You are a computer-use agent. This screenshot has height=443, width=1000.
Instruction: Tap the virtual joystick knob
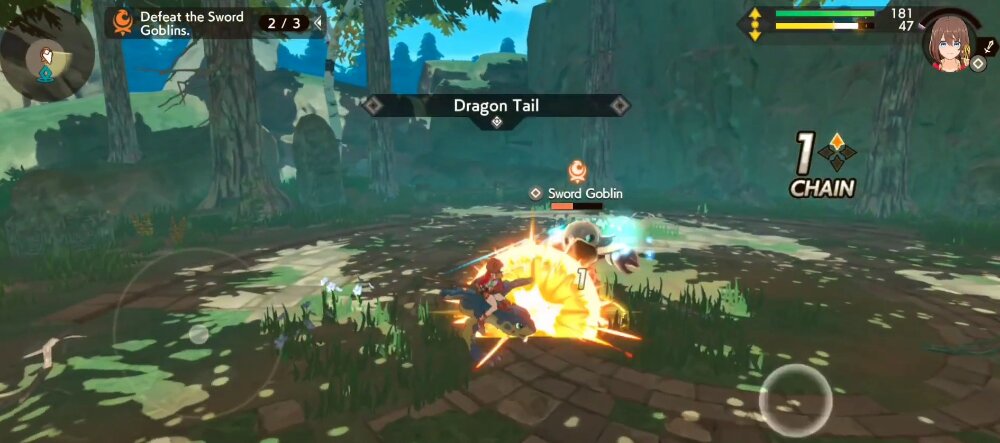point(199,334)
